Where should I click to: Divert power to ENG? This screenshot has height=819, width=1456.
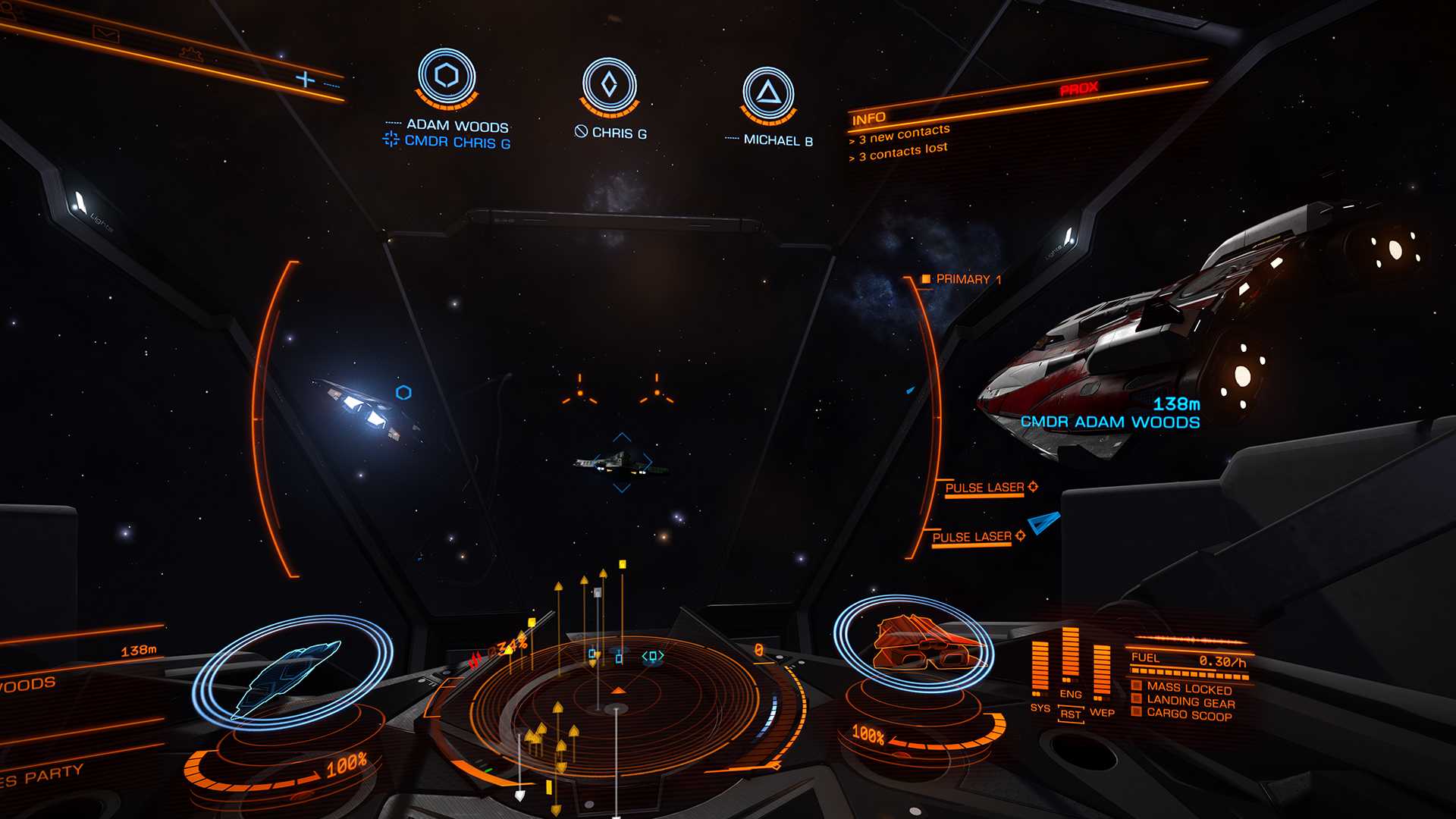1071,694
